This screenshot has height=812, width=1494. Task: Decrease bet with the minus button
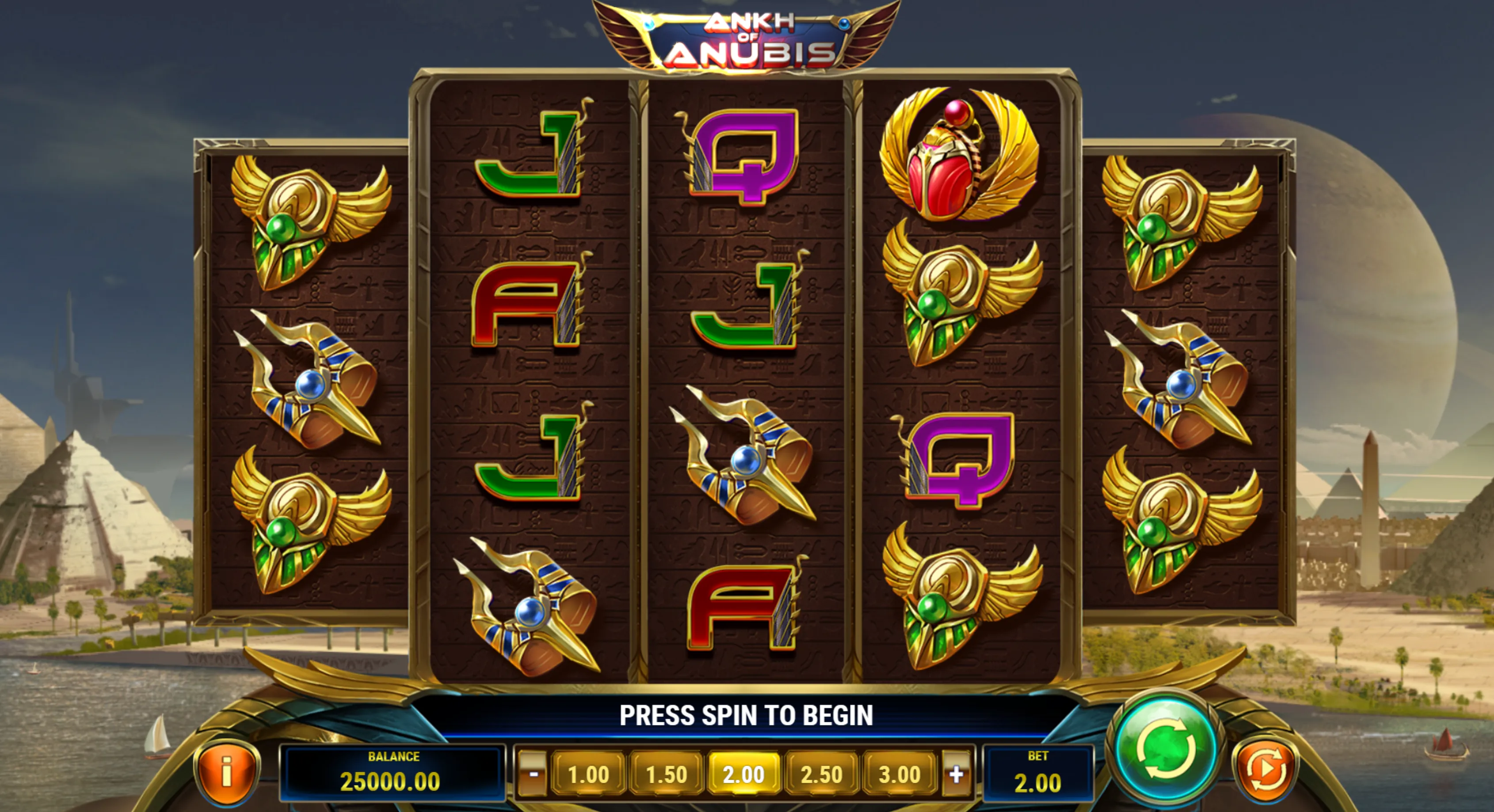(x=533, y=774)
